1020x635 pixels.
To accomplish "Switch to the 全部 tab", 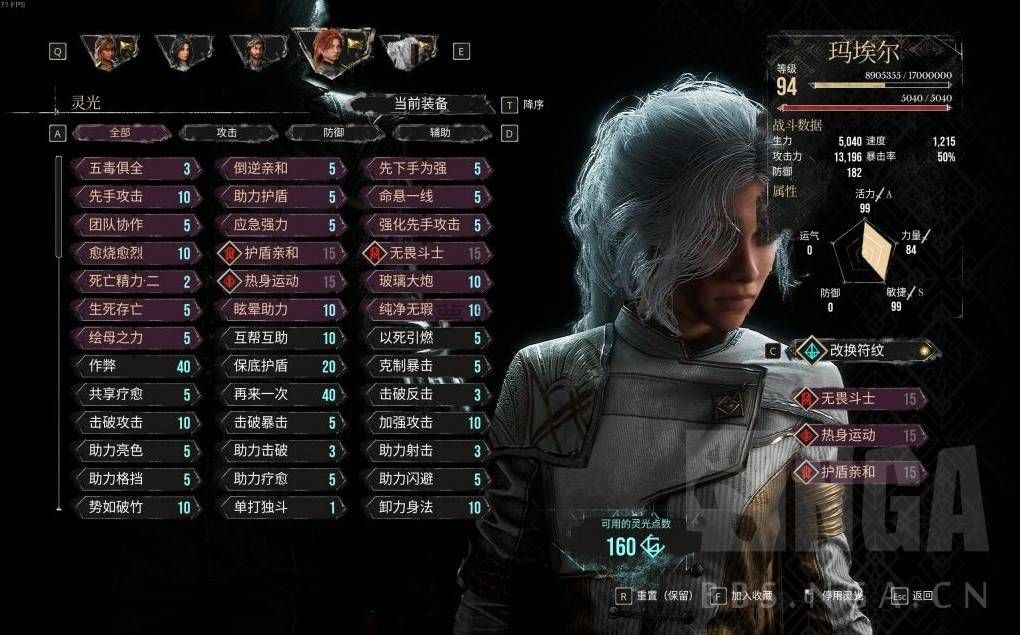I will point(119,133).
